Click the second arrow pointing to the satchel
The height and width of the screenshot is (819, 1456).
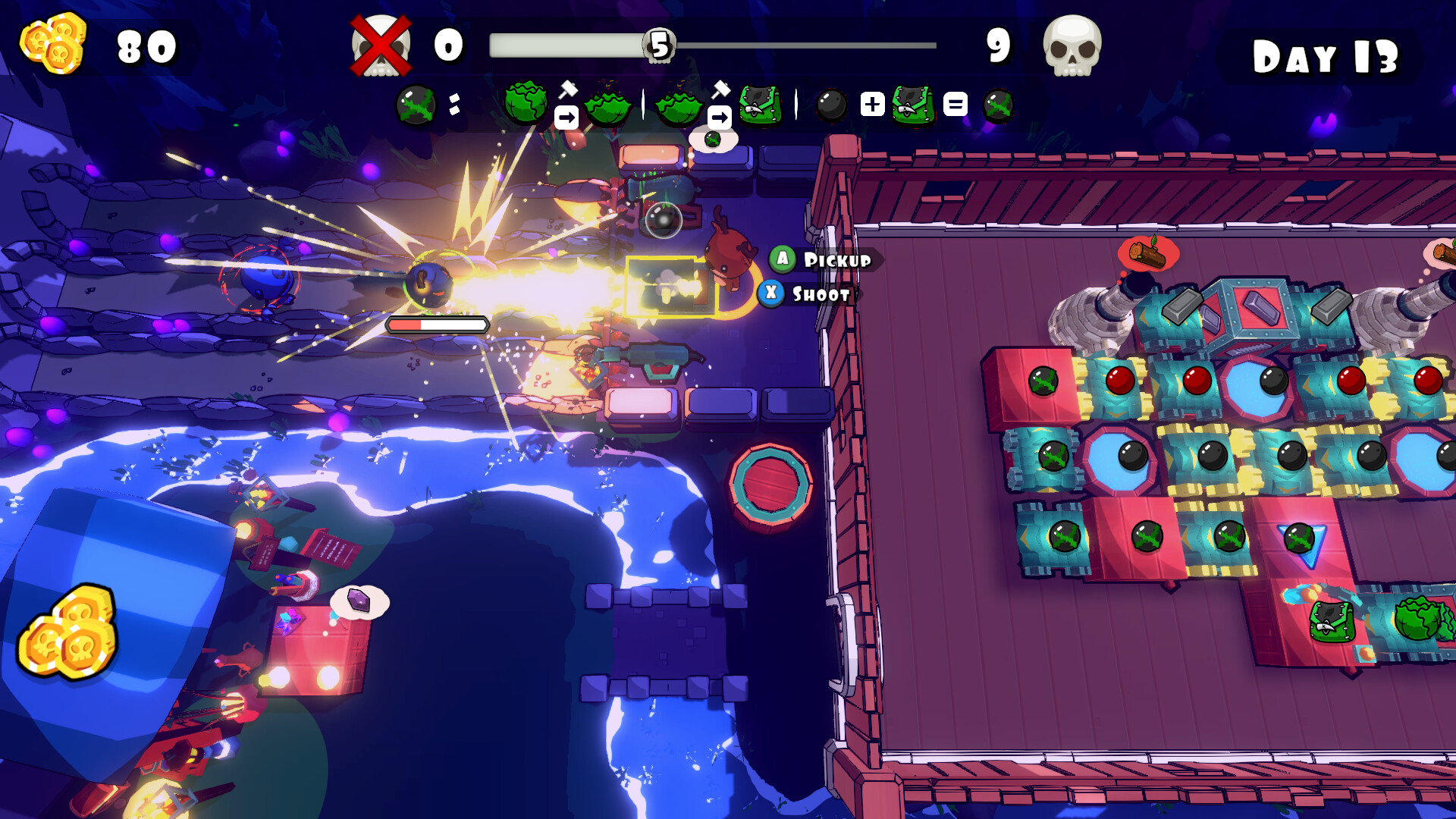[720, 116]
